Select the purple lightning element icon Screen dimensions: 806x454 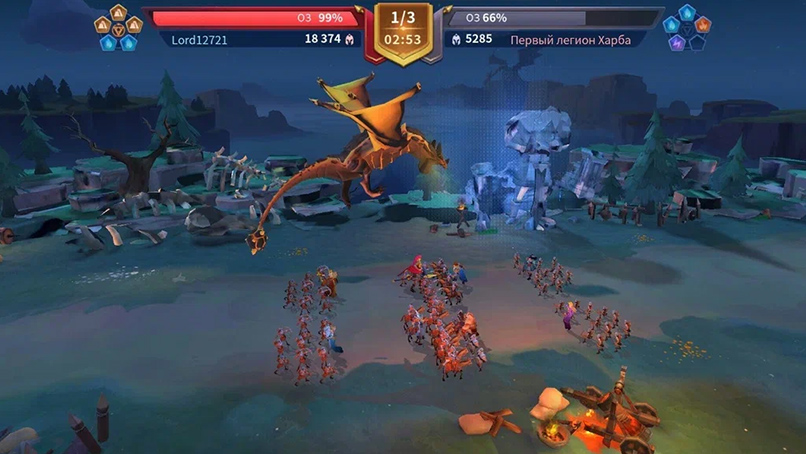coord(677,43)
